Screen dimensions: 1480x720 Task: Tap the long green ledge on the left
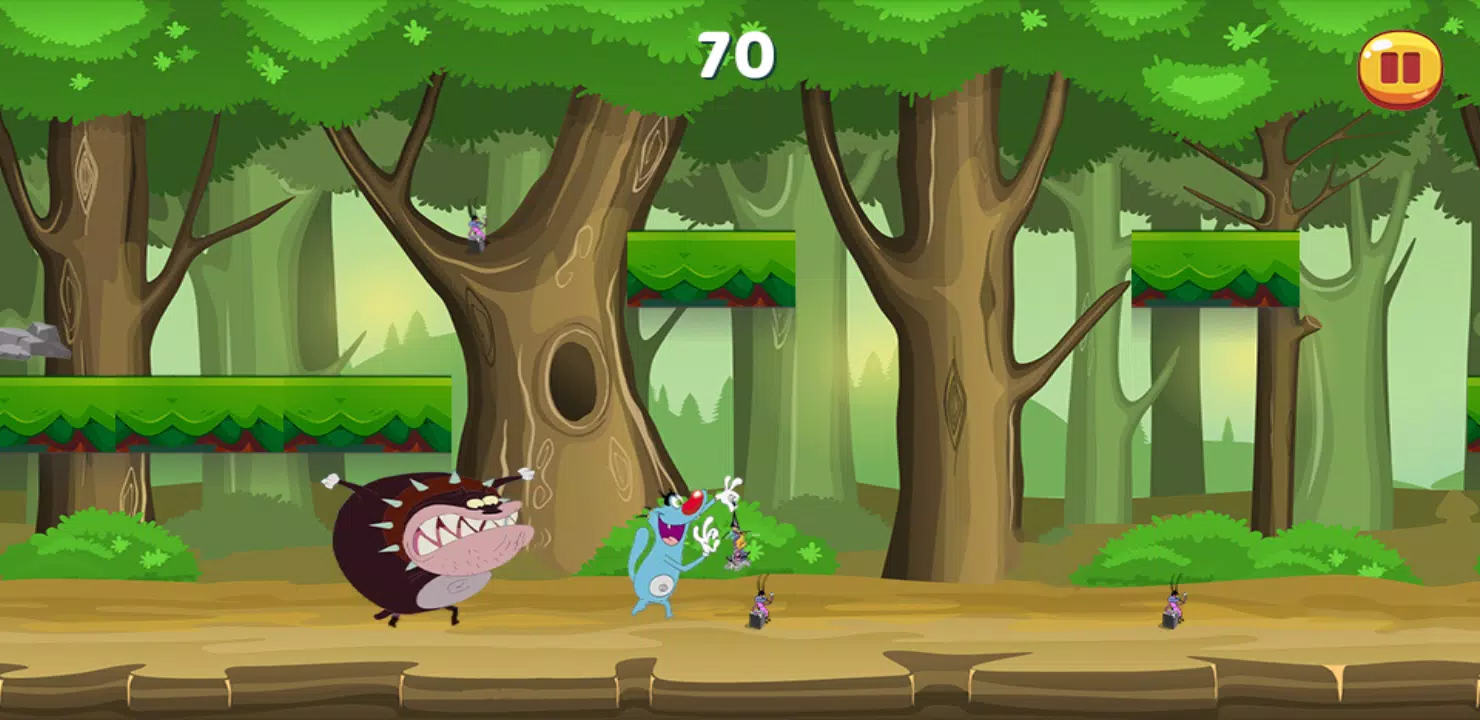point(220,410)
